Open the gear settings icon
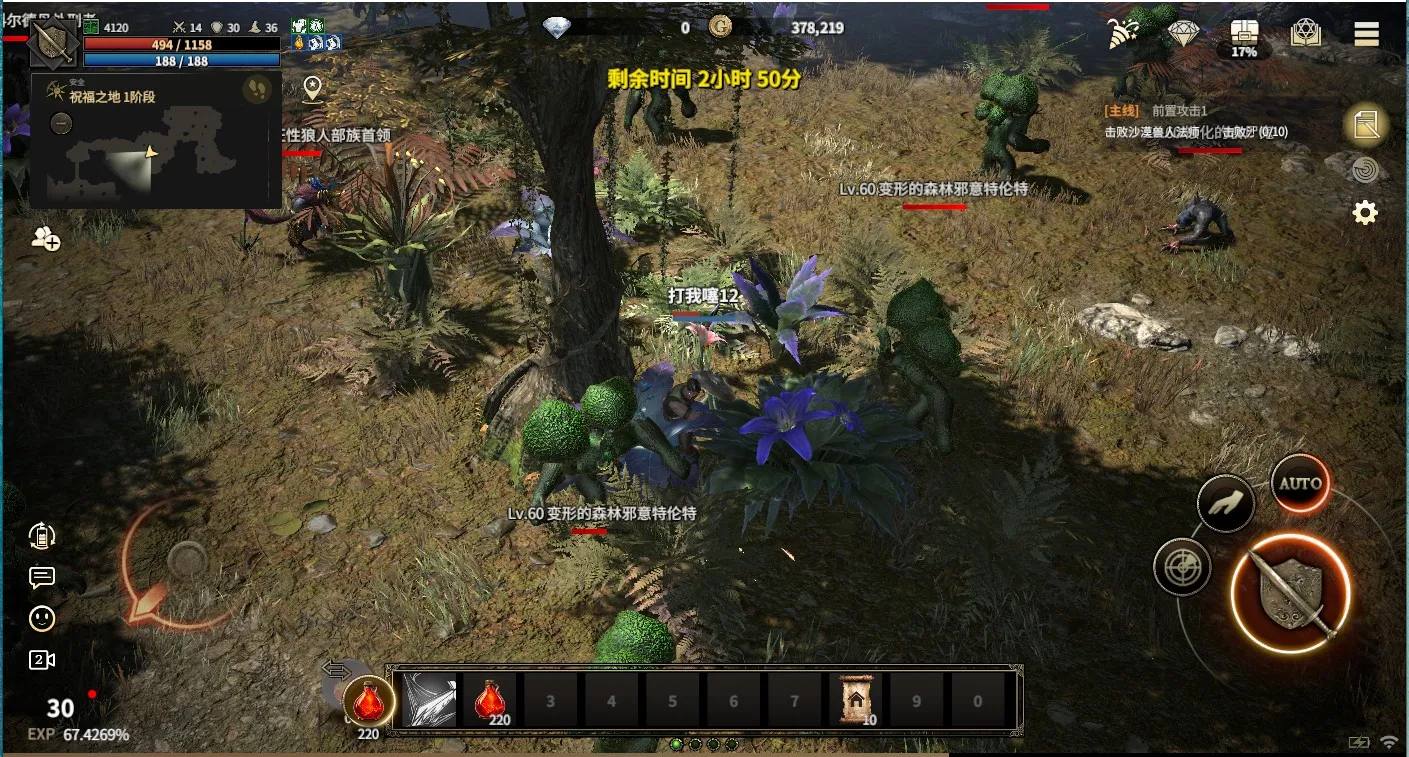The image size is (1409, 757). pos(1365,212)
